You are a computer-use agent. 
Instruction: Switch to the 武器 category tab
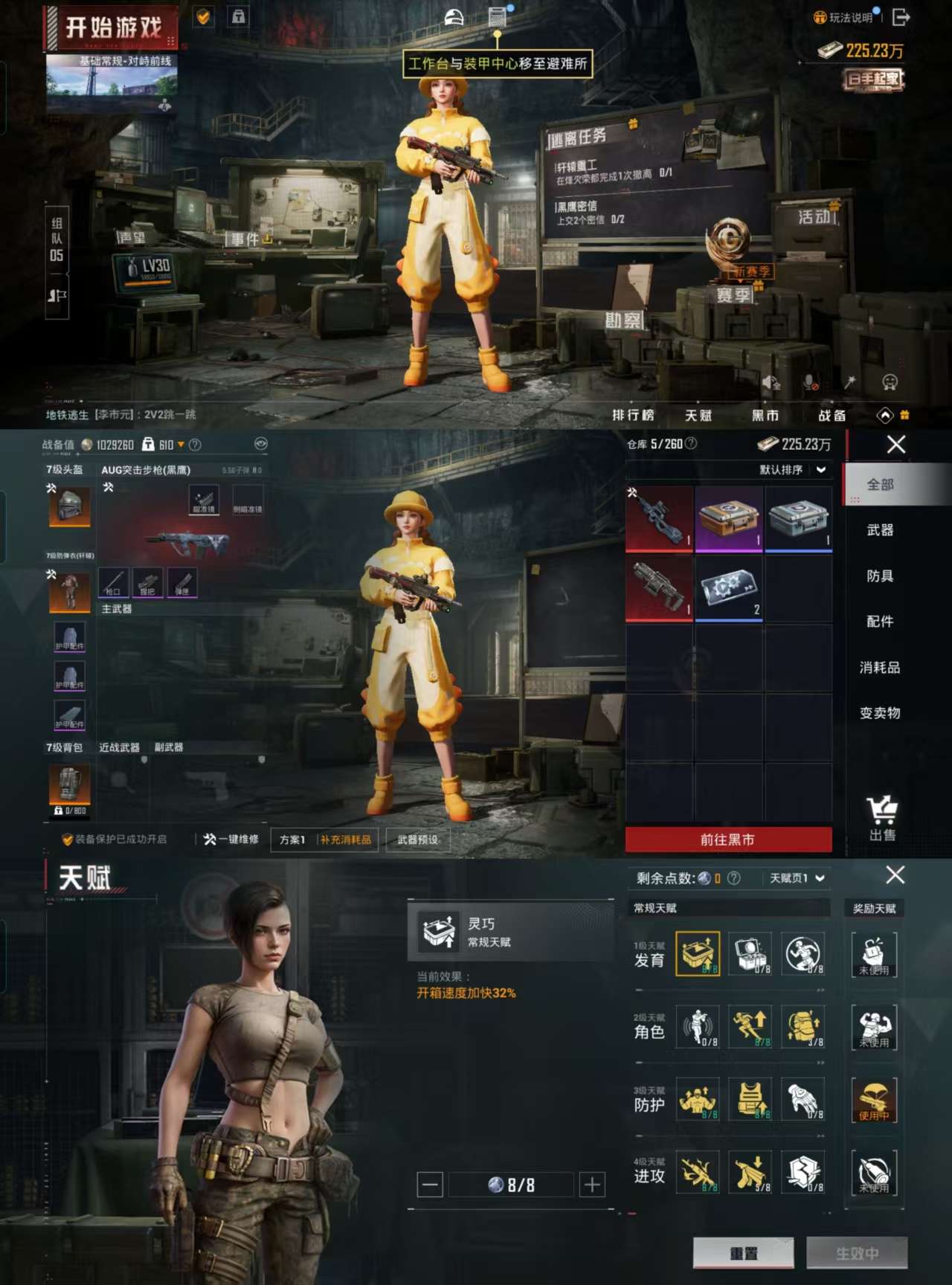880,530
